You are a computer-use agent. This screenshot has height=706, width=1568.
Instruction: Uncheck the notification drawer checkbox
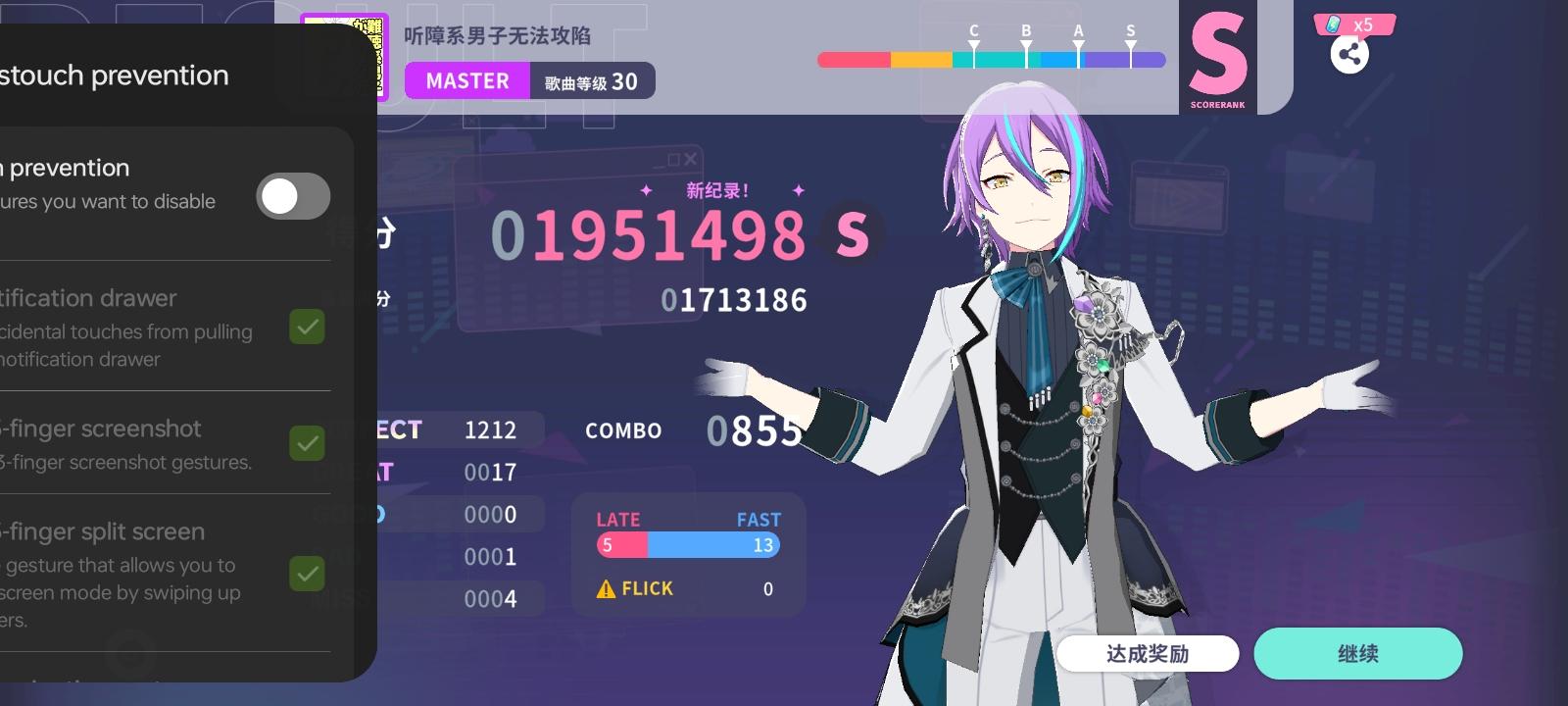pos(307,327)
